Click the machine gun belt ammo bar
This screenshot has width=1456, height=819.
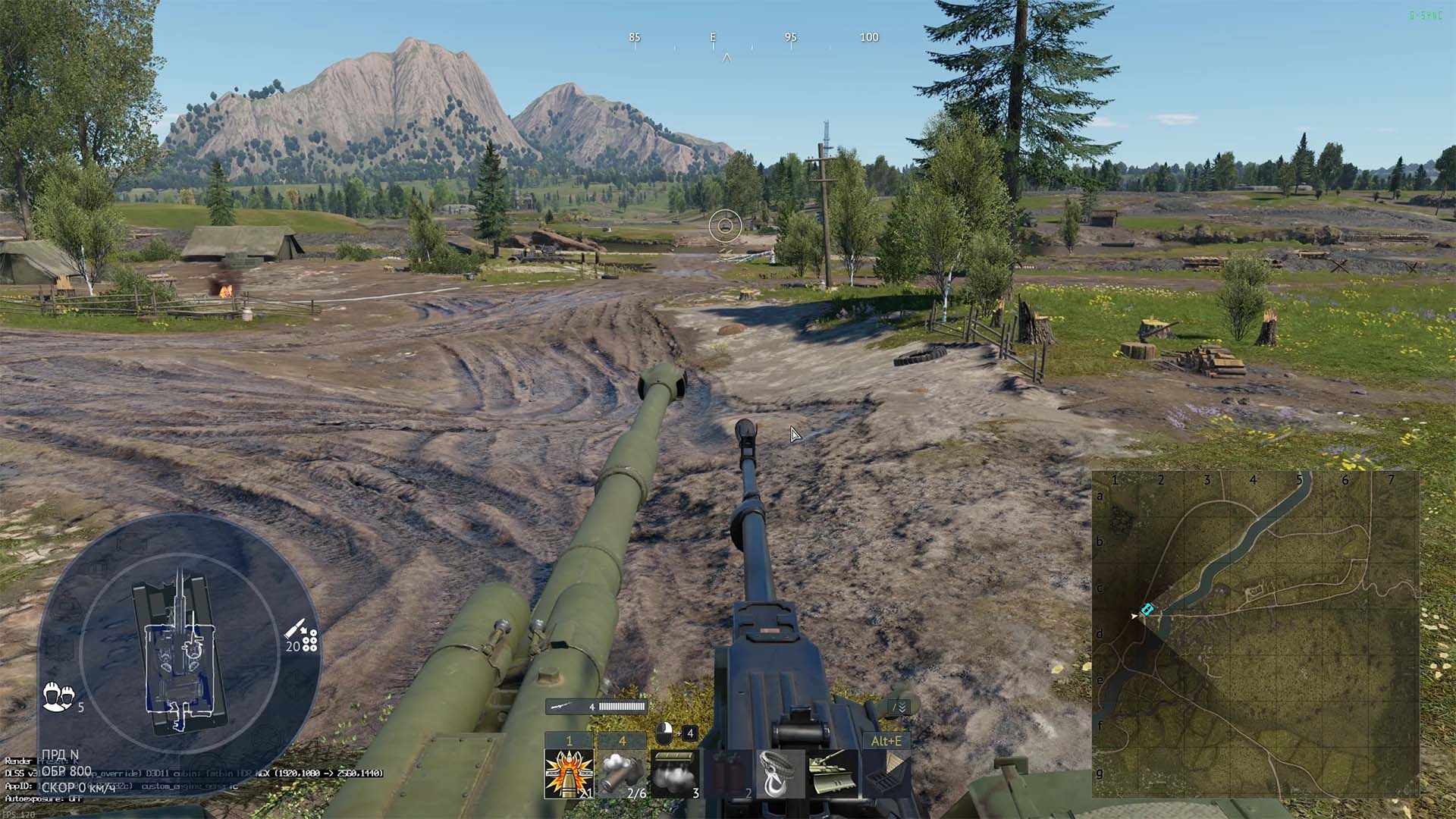[622, 706]
